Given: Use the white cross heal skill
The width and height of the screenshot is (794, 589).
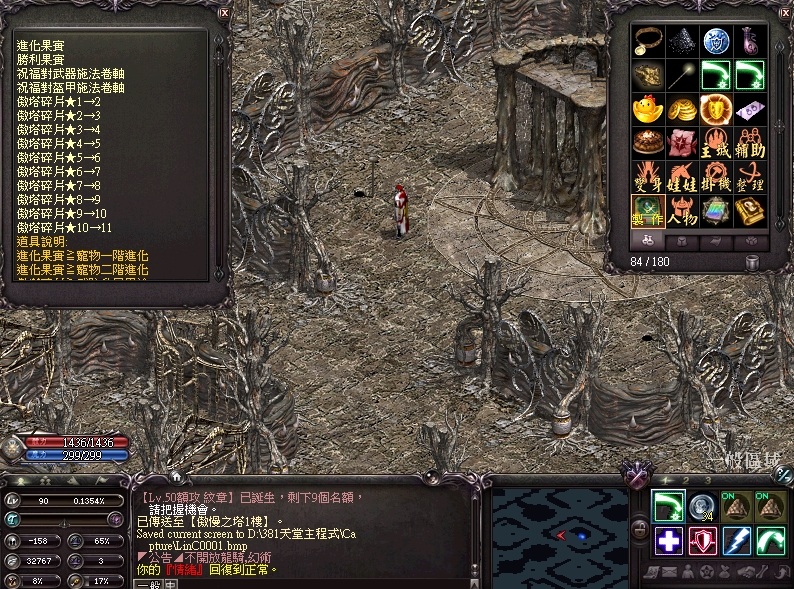Looking at the screenshot, I should (669, 540).
